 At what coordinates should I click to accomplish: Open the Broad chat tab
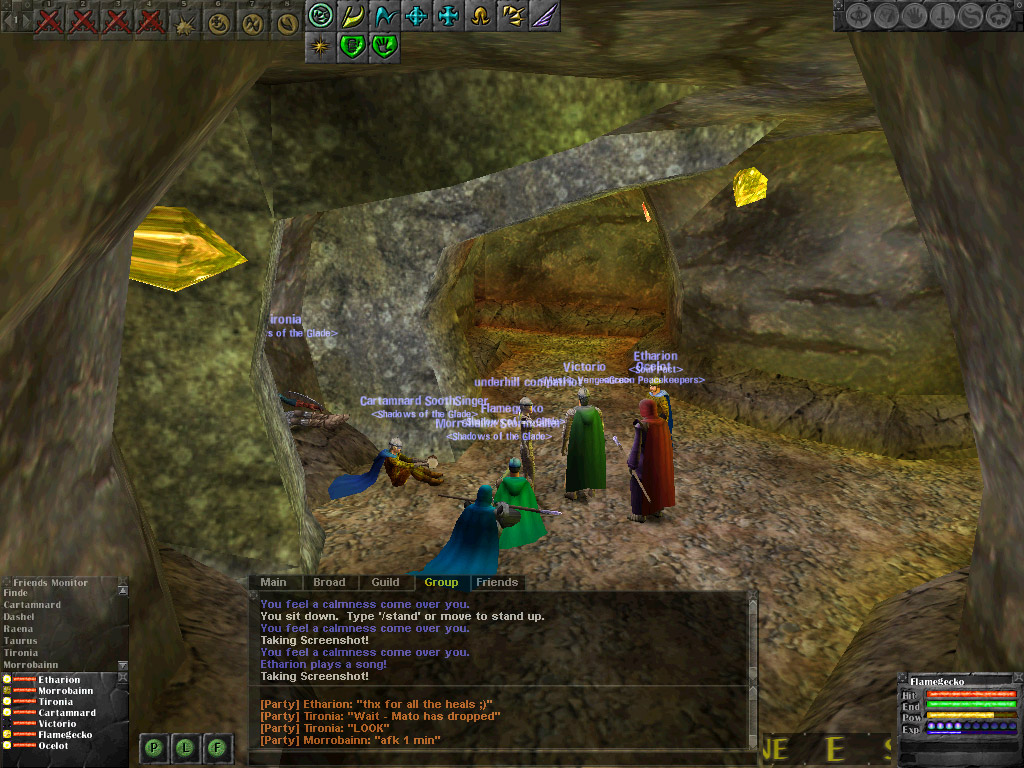pos(329,582)
